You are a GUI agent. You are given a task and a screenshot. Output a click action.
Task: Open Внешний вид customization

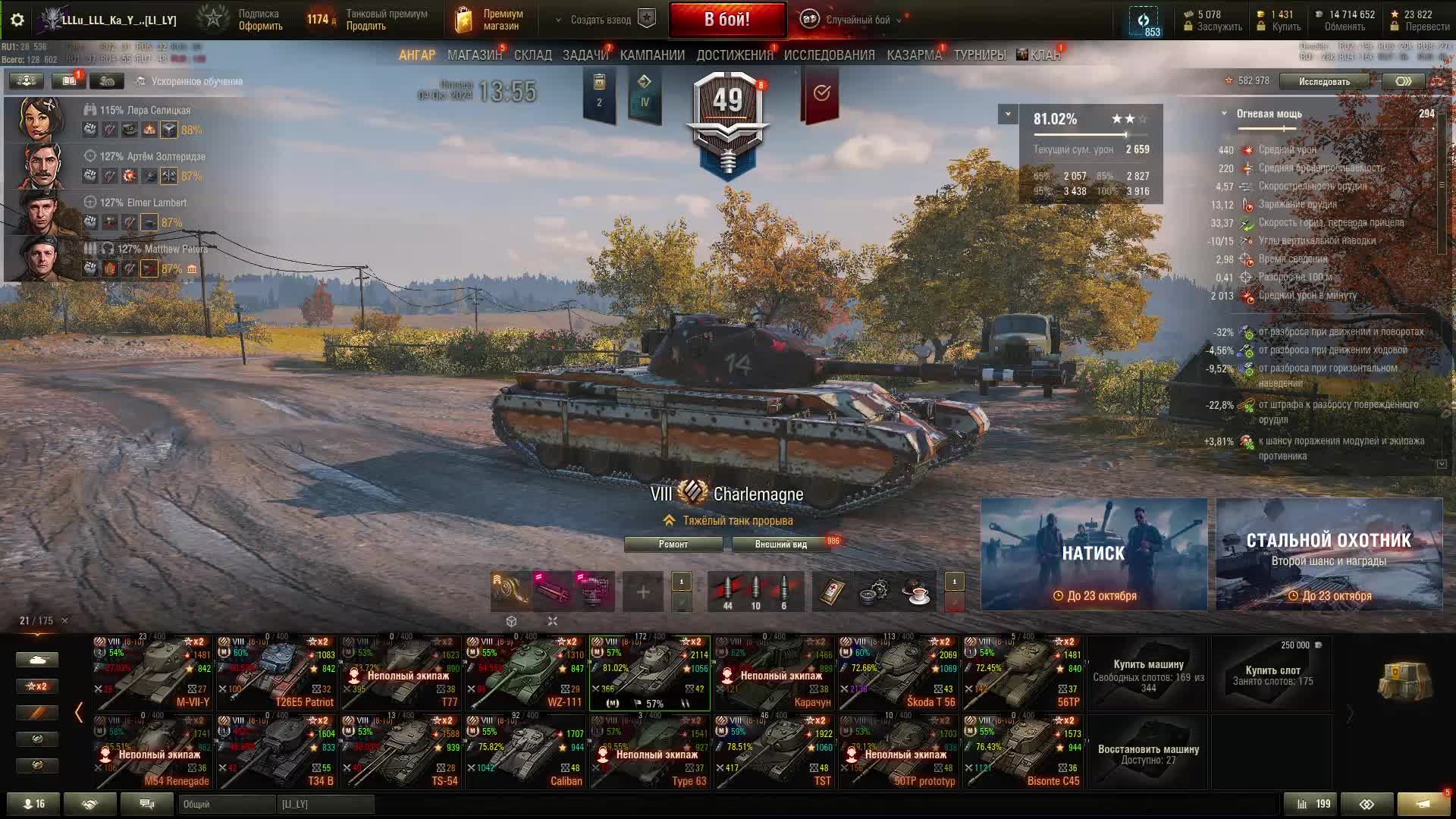pos(780,544)
